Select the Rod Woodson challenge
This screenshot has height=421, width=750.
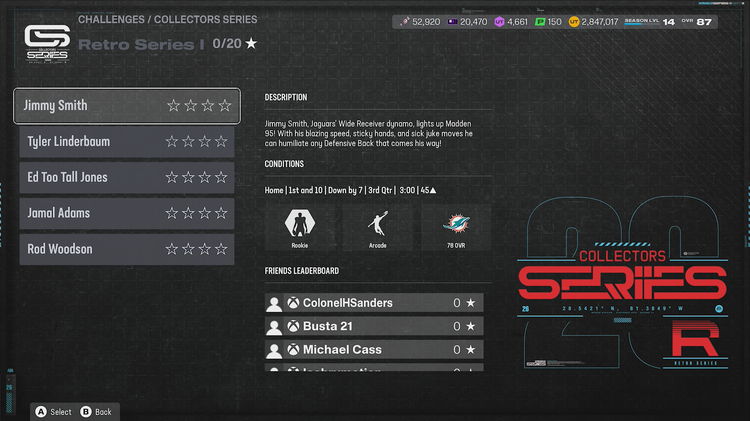(x=126, y=249)
